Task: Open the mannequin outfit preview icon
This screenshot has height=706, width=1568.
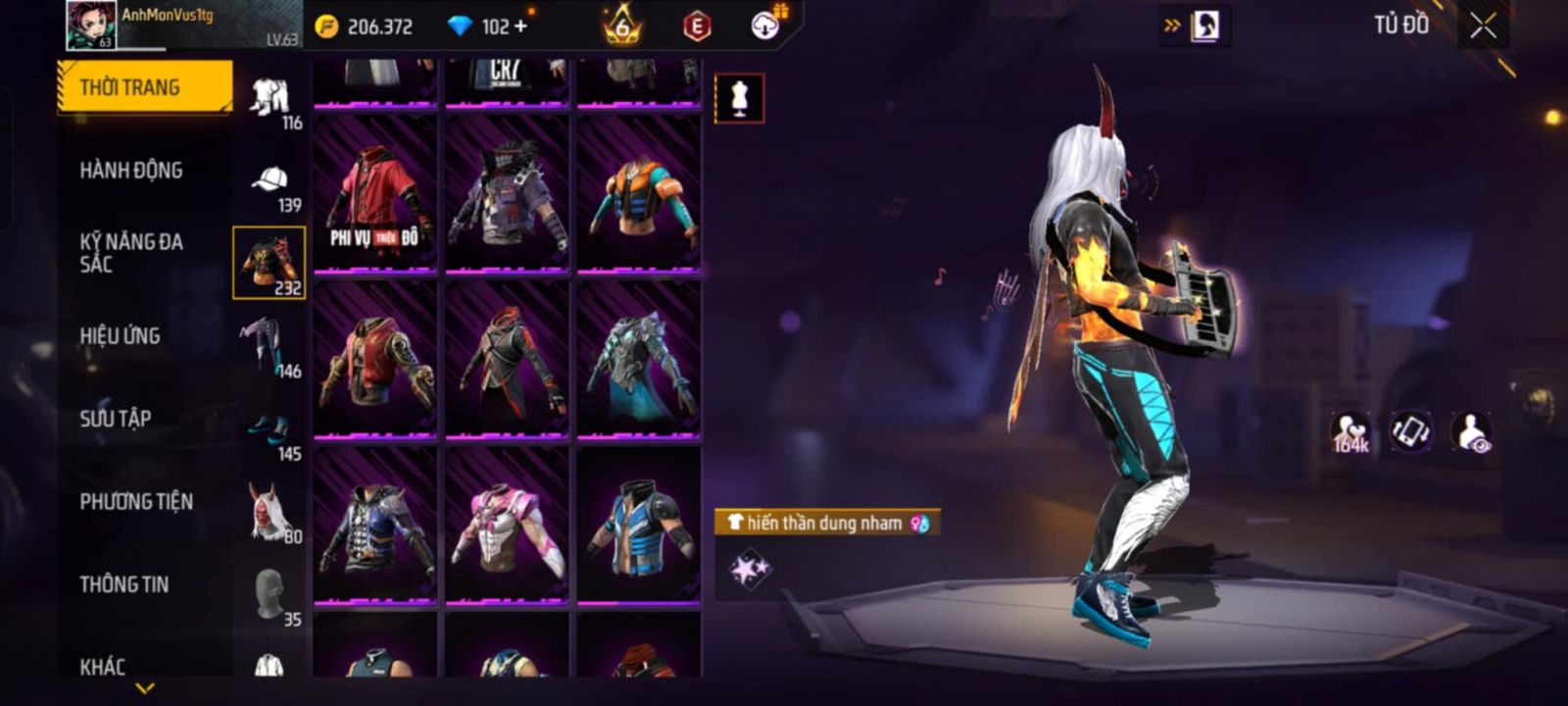Action: coord(739,99)
